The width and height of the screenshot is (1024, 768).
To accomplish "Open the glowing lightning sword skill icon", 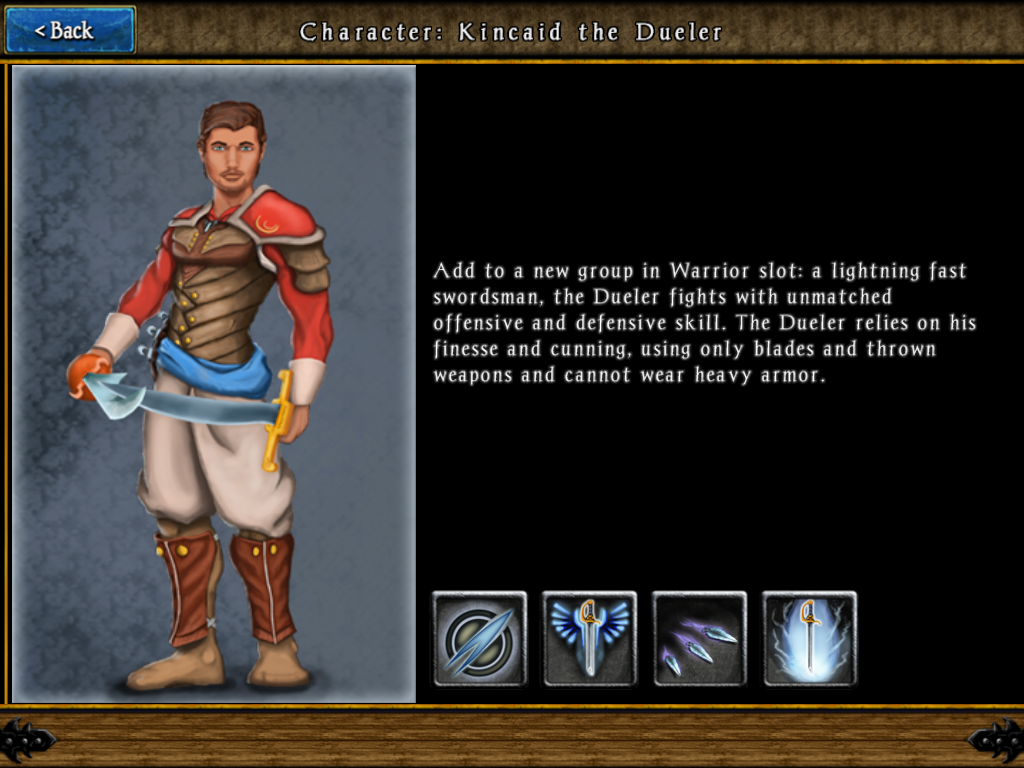I will pyautogui.click(x=810, y=639).
